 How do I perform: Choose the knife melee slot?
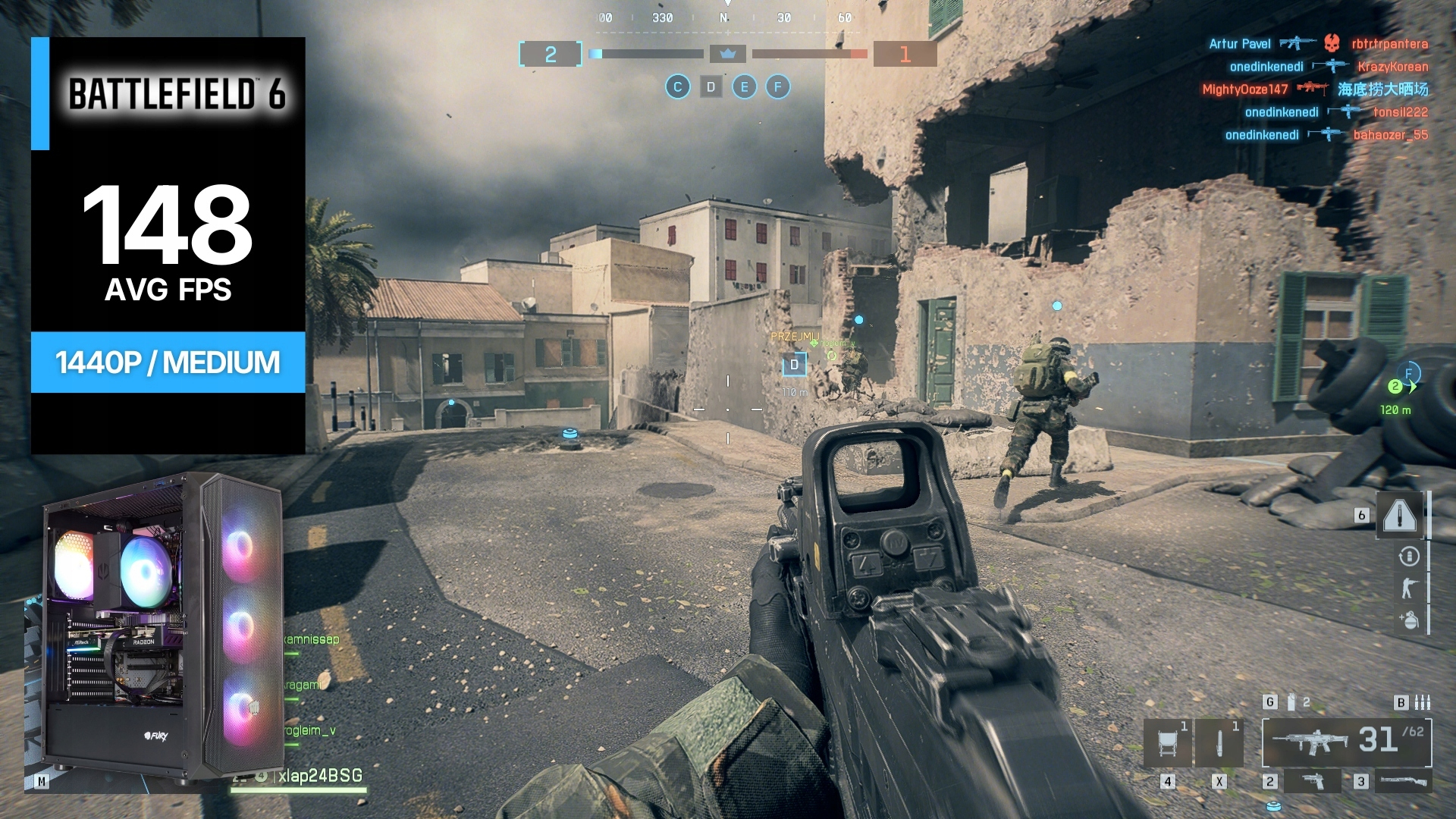(1219, 742)
